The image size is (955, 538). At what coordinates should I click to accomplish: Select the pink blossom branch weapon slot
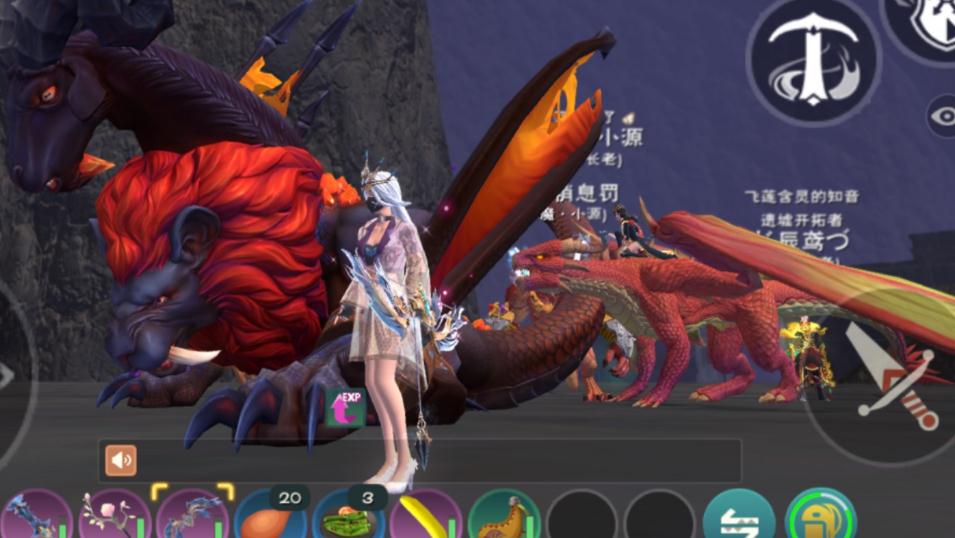[114, 517]
